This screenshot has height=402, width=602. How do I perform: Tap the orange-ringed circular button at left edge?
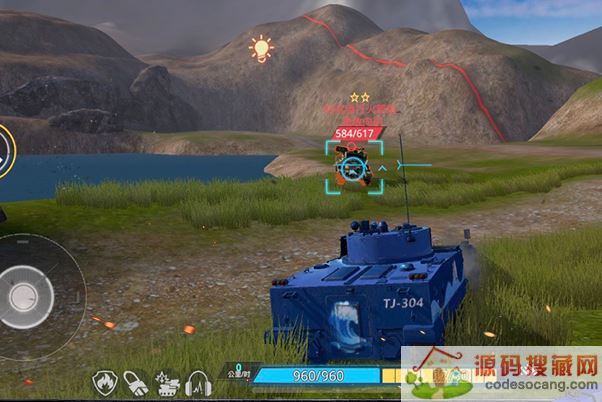point(4,152)
